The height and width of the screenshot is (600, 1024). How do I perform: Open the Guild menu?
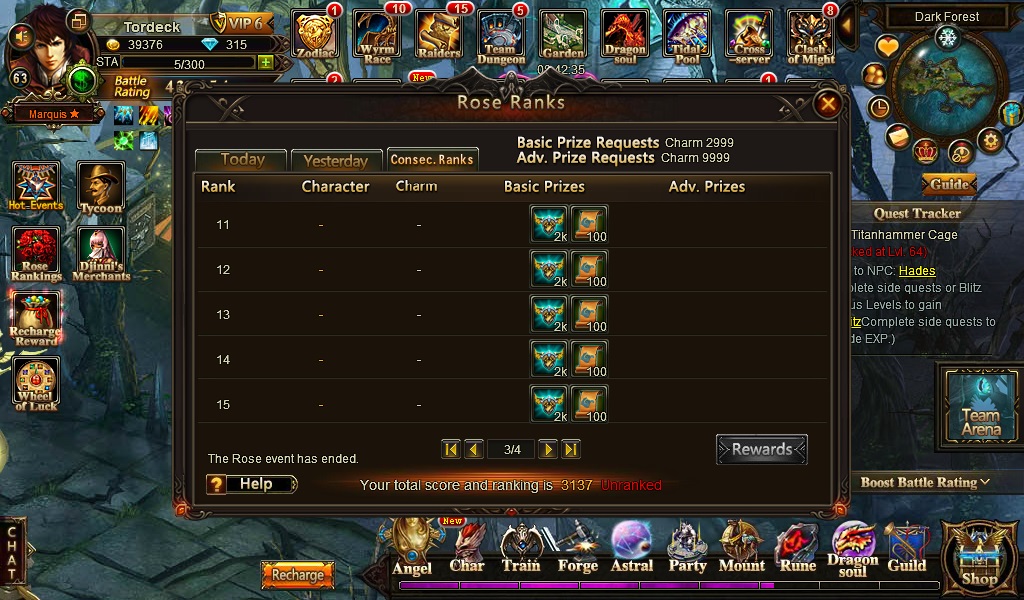tap(906, 548)
